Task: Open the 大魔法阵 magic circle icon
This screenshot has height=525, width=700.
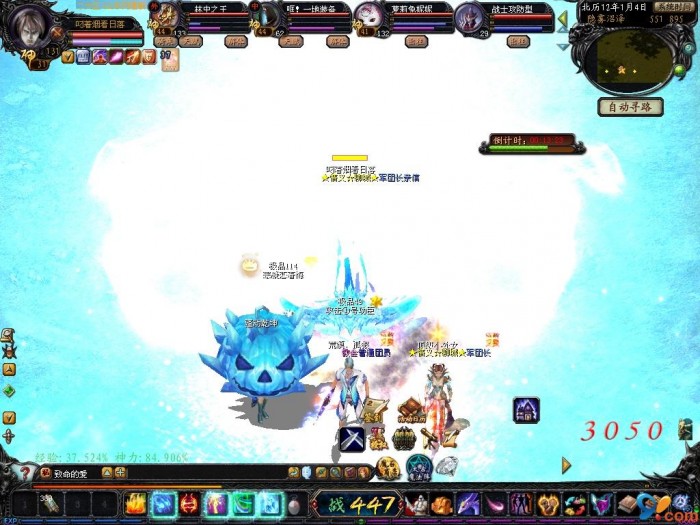Action: coord(419,465)
